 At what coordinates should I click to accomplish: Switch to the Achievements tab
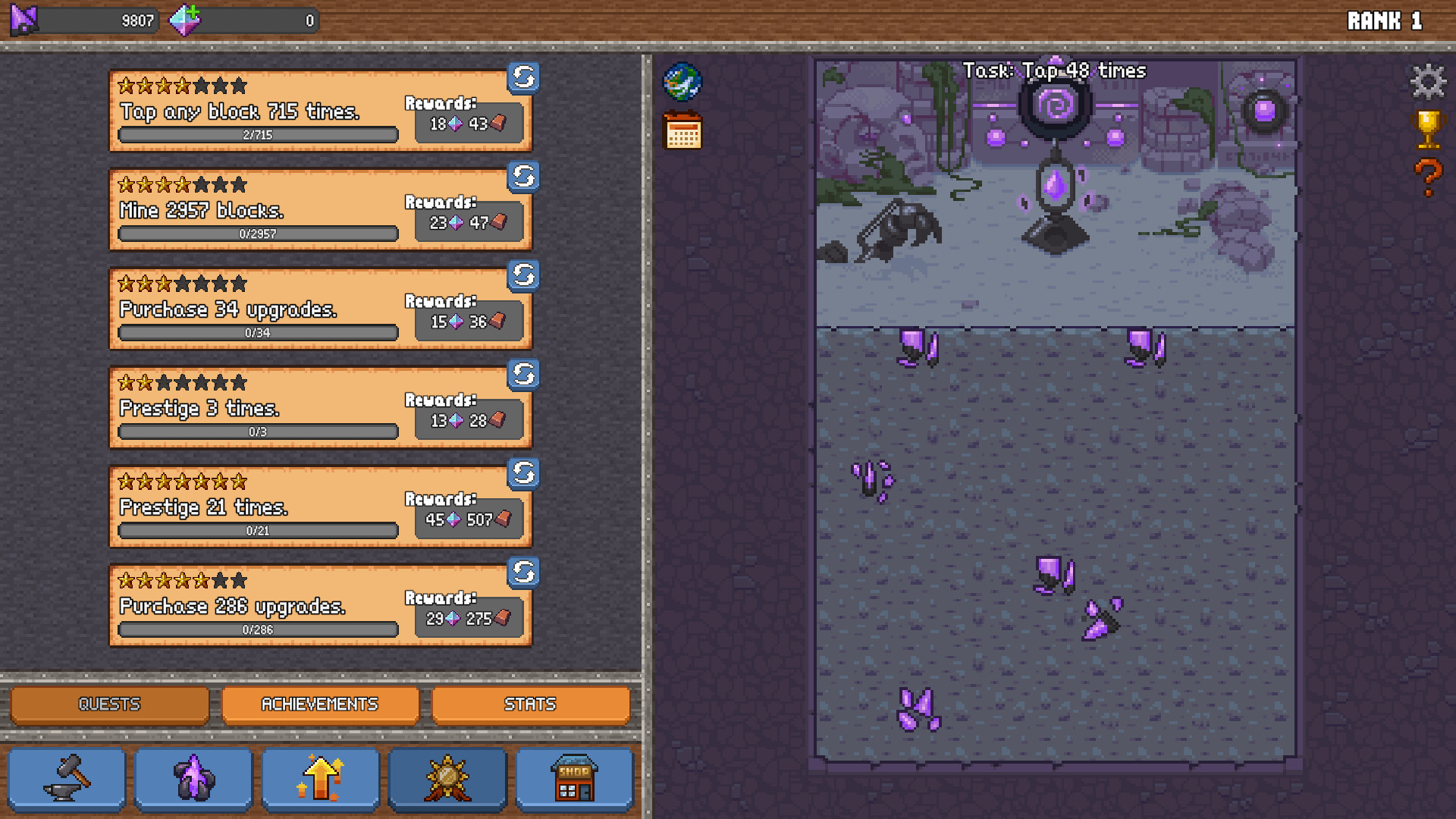(x=320, y=704)
